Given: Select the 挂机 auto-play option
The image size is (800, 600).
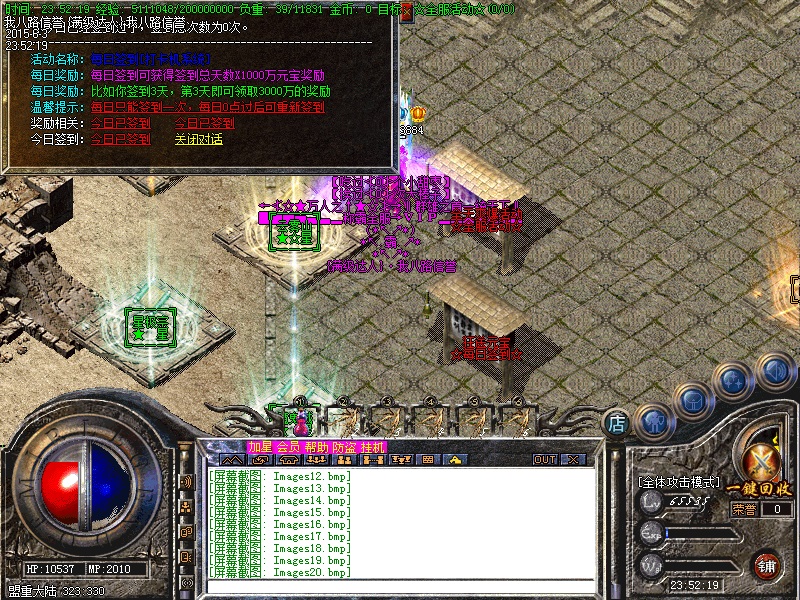Looking at the screenshot, I should pos(372,447).
